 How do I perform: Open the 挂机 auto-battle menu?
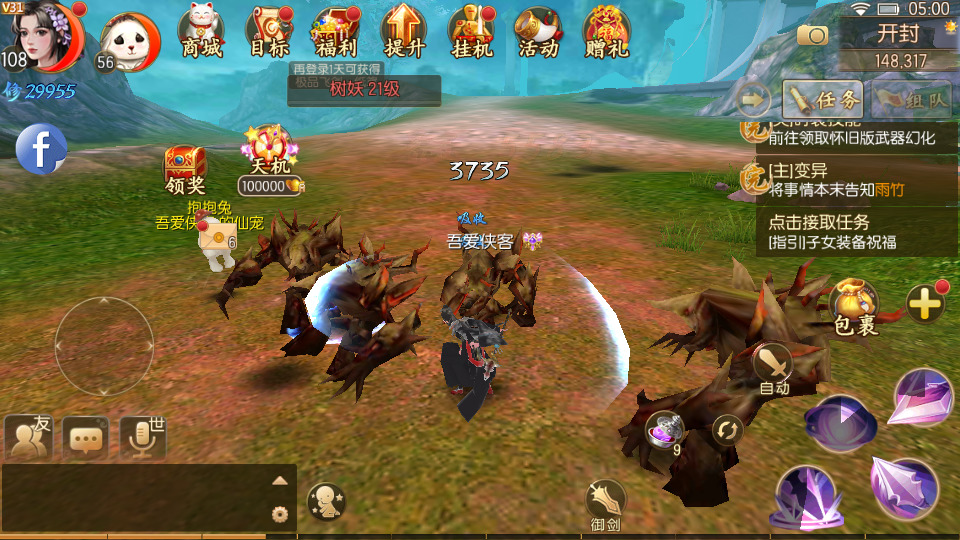(472, 32)
